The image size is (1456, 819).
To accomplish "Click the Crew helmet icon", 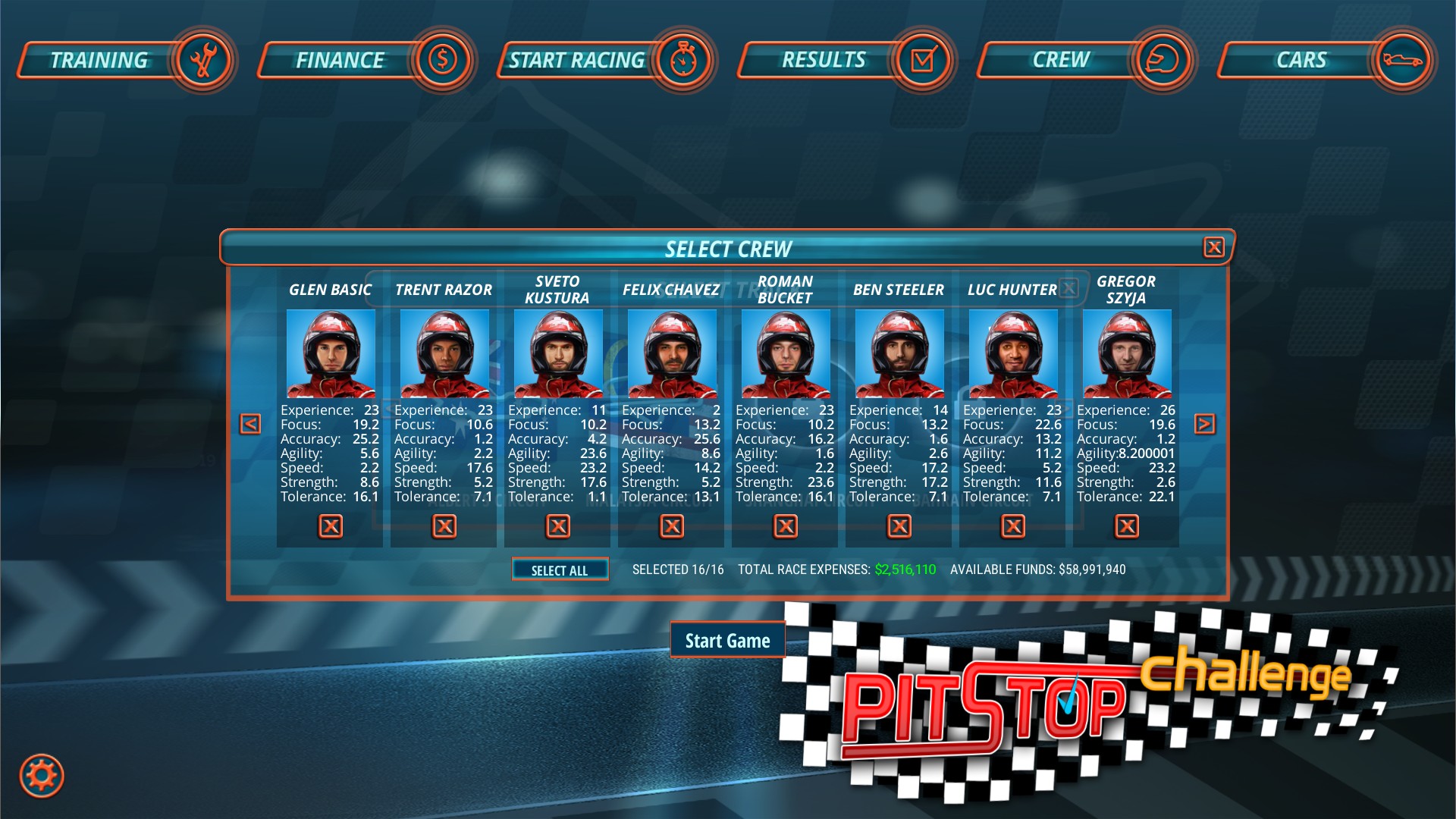I will 1163,58.
